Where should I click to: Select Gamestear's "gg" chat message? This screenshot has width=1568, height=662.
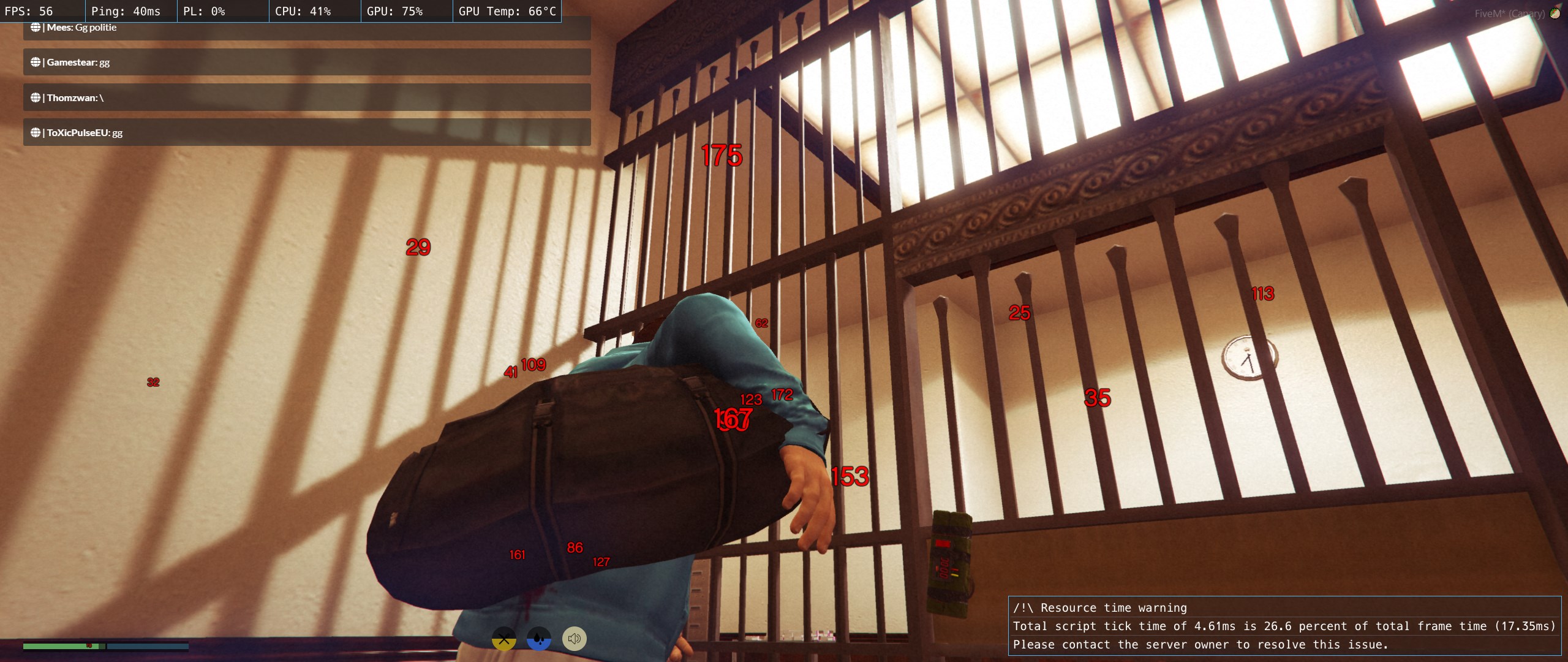[x=306, y=63]
